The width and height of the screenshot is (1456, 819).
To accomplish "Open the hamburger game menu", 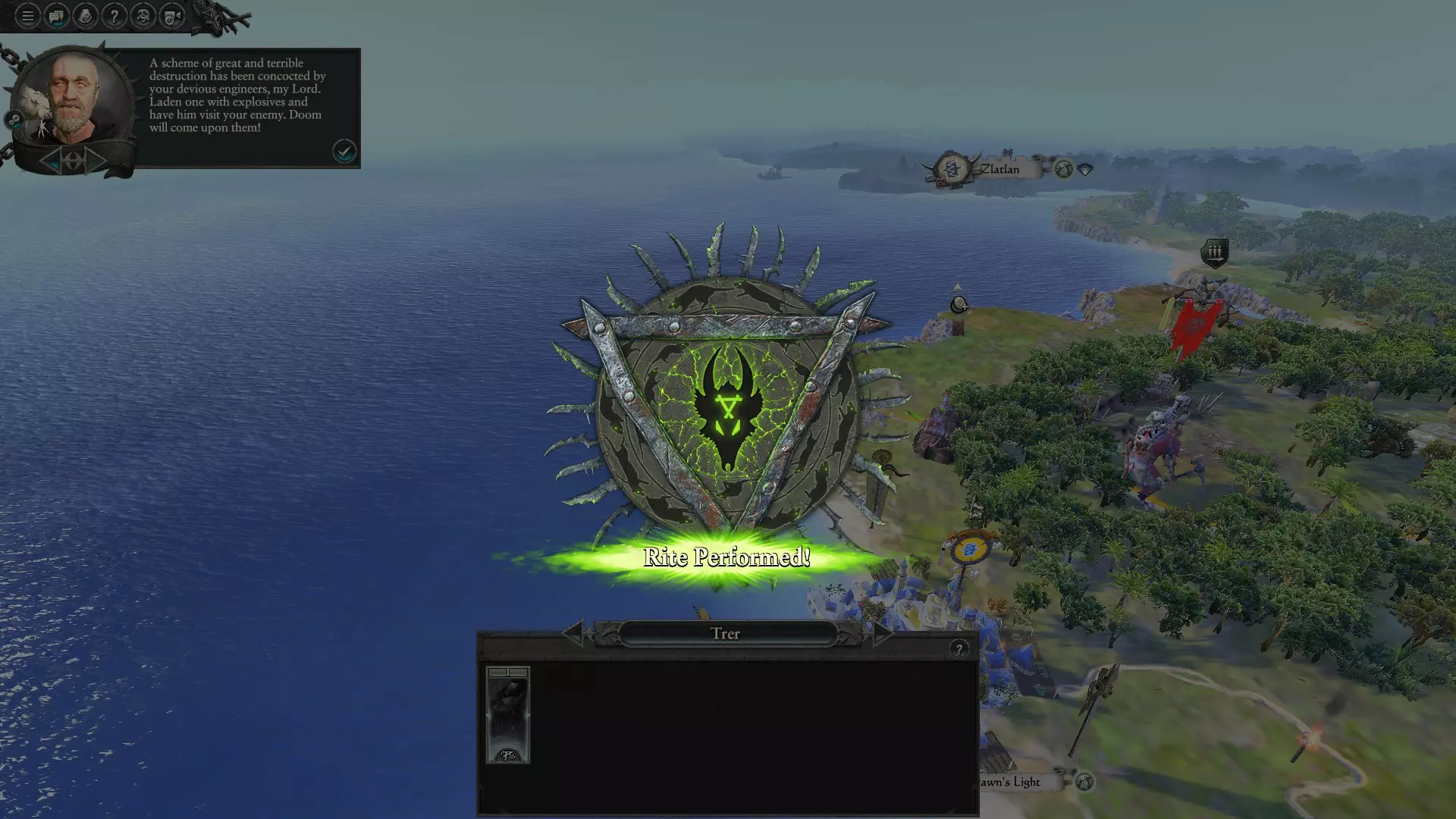I will [x=27, y=16].
